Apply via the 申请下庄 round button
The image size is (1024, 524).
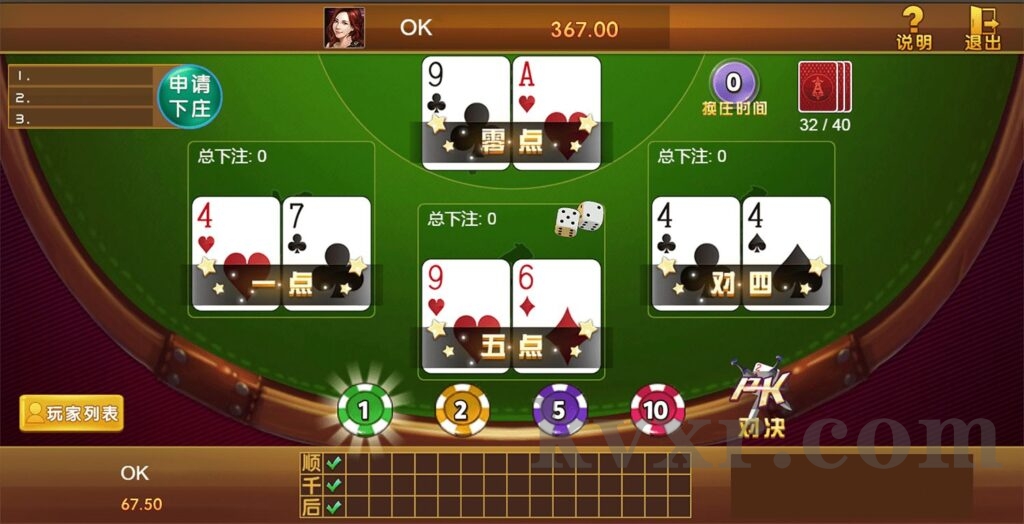point(190,96)
